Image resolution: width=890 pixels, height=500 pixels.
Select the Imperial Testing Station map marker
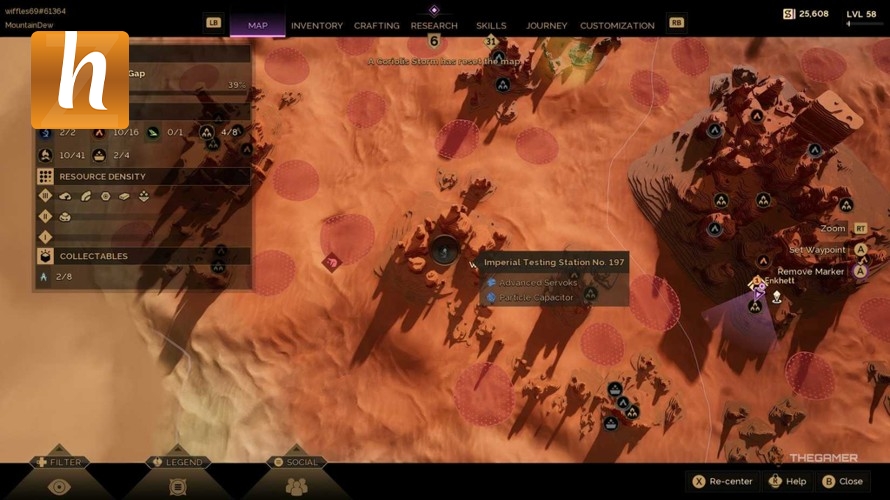click(x=445, y=251)
